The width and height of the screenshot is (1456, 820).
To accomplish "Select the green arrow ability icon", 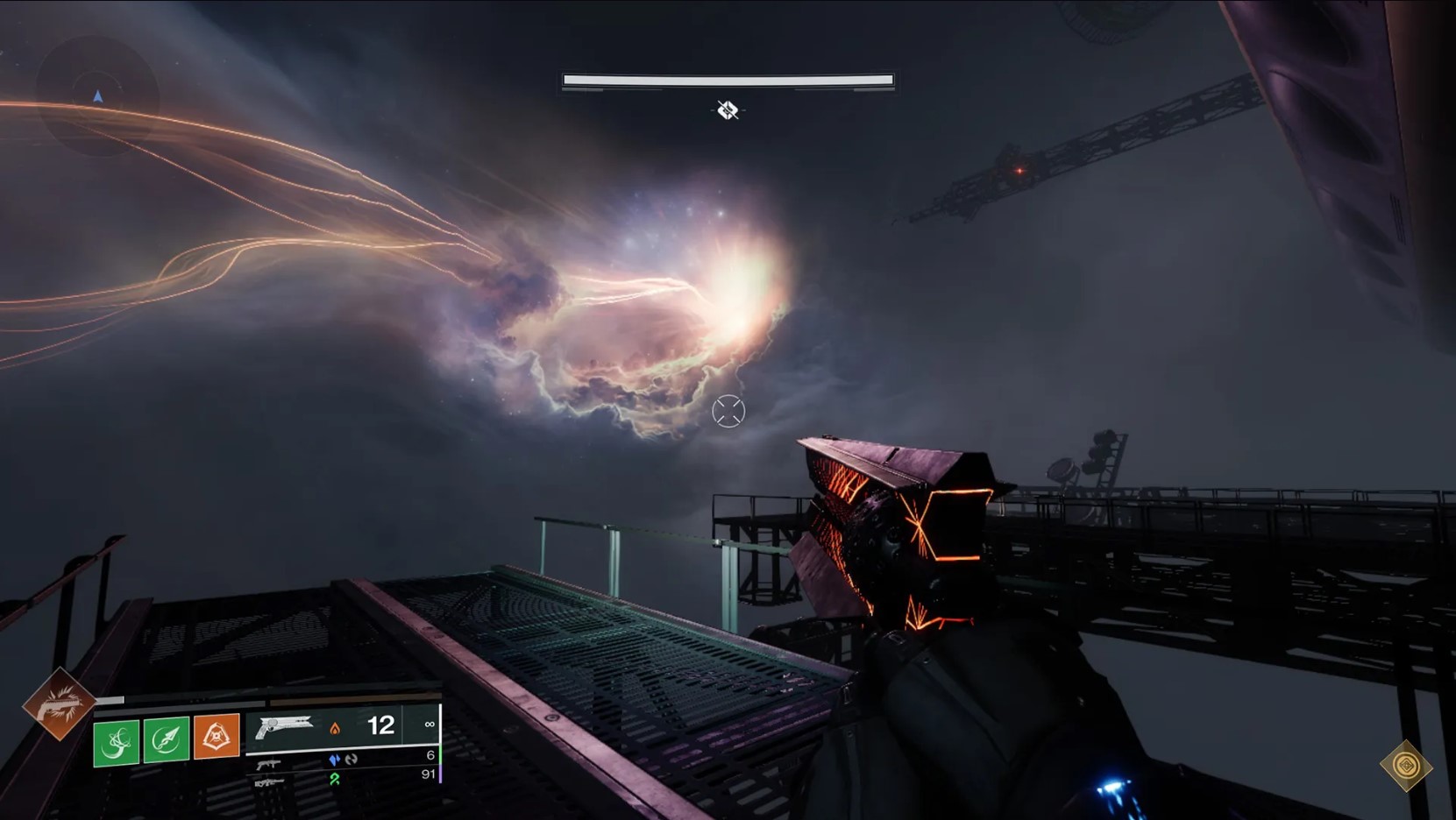I will [x=167, y=739].
